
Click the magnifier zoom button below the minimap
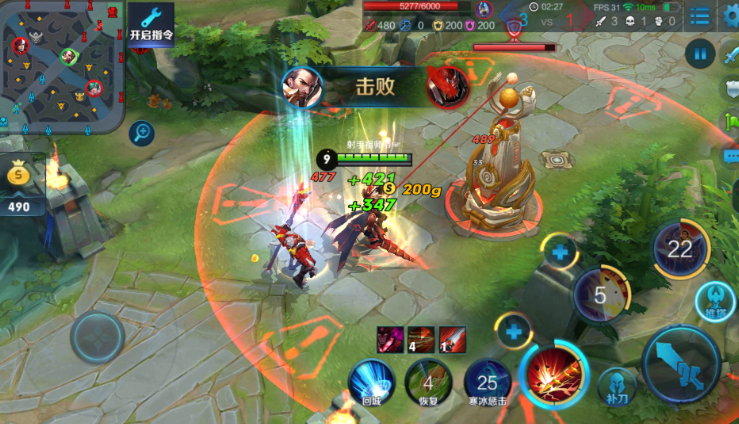141,133
